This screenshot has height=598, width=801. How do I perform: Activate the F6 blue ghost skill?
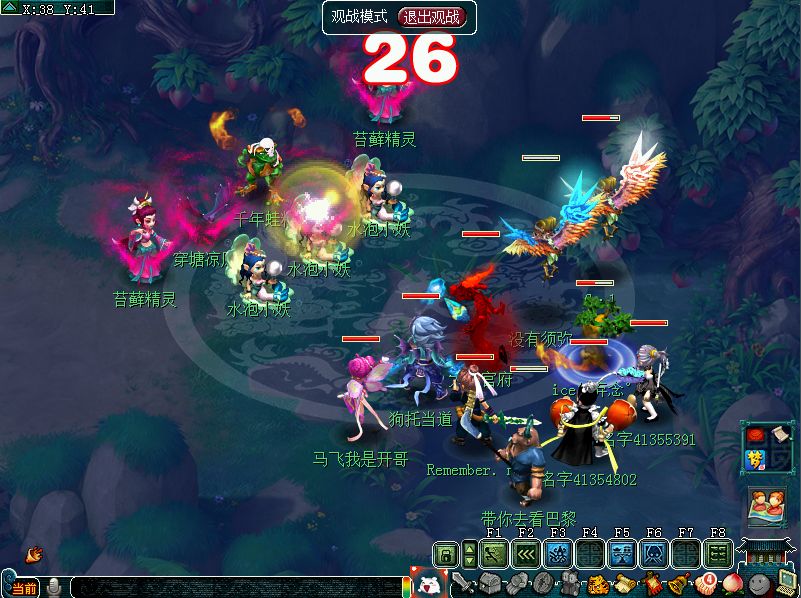[x=654, y=554]
